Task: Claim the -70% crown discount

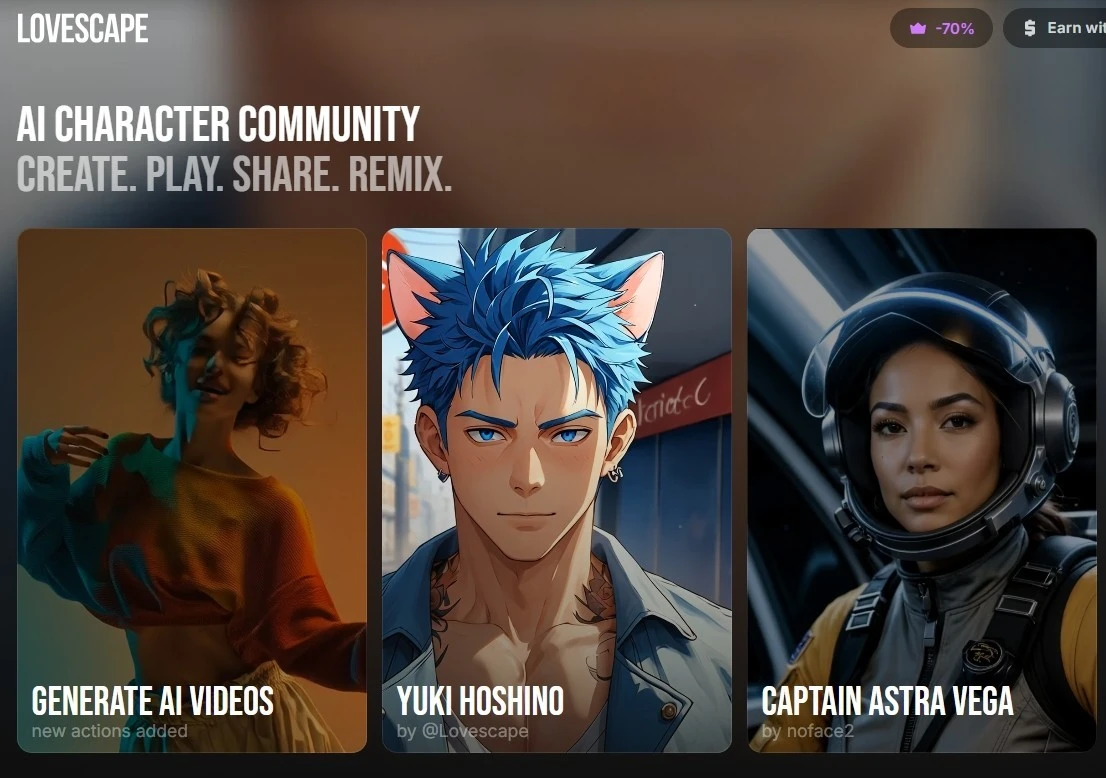Action: pyautogui.click(x=941, y=29)
